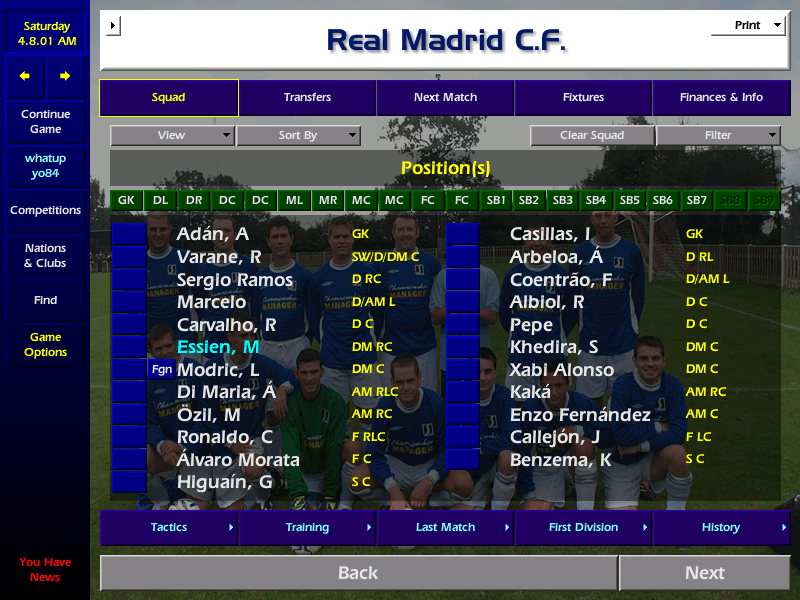Go Back to previous screen
The image size is (800, 600).
[358, 573]
